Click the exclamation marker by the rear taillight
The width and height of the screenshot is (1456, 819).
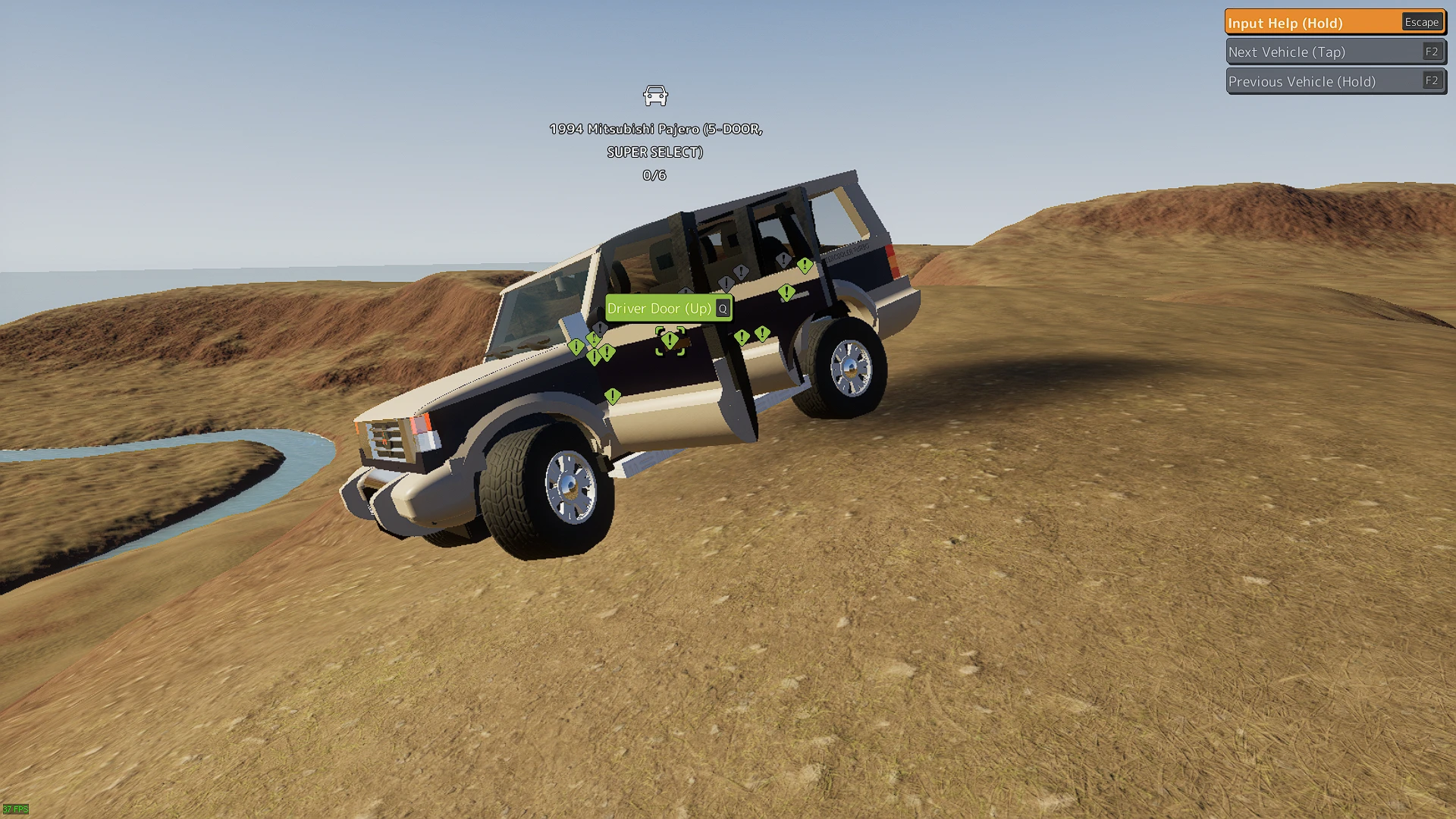pyautogui.click(x=805, y=265)
